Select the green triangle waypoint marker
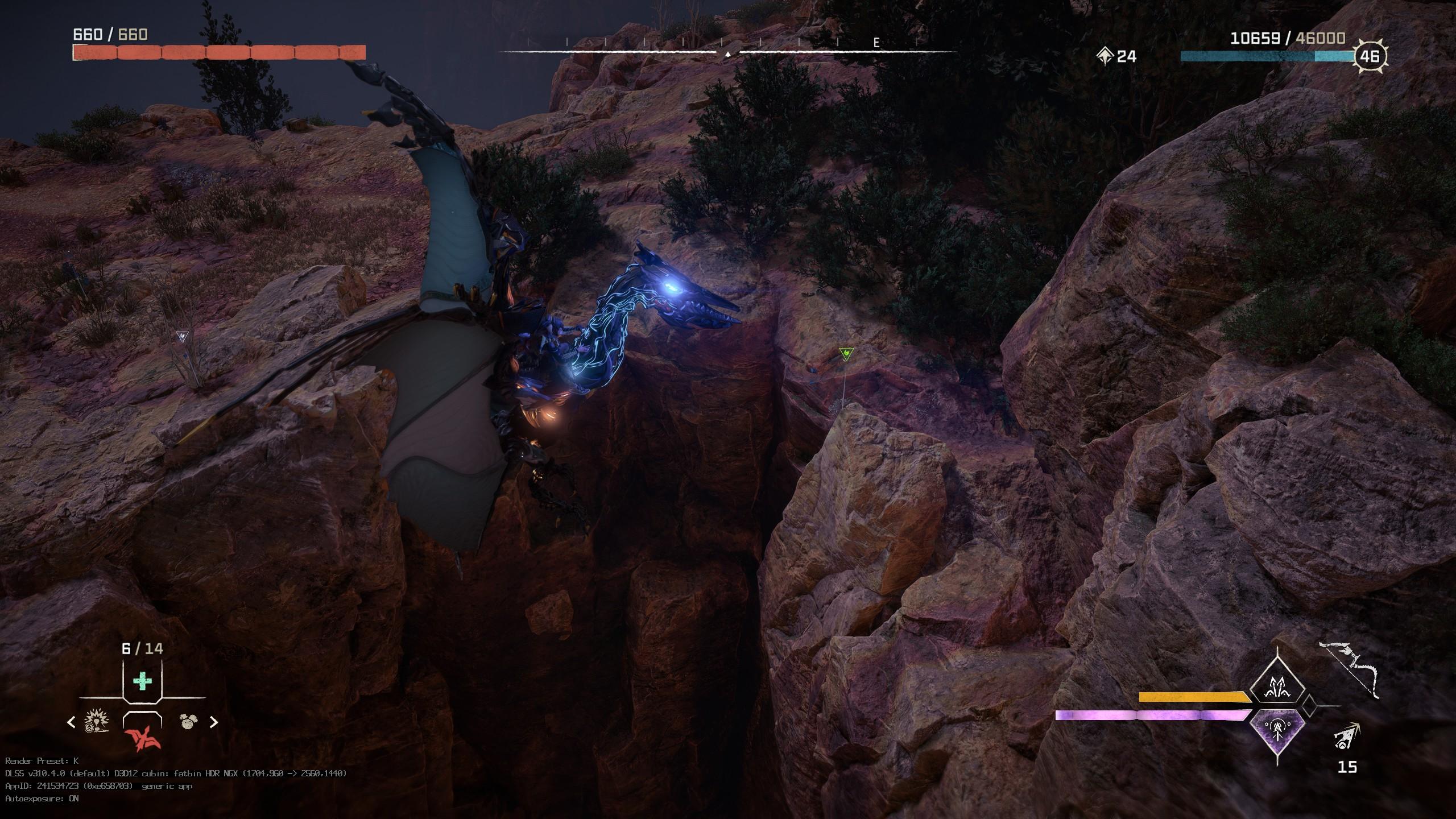Screen dimensions: 1456x819 click(x=846, y=354)
